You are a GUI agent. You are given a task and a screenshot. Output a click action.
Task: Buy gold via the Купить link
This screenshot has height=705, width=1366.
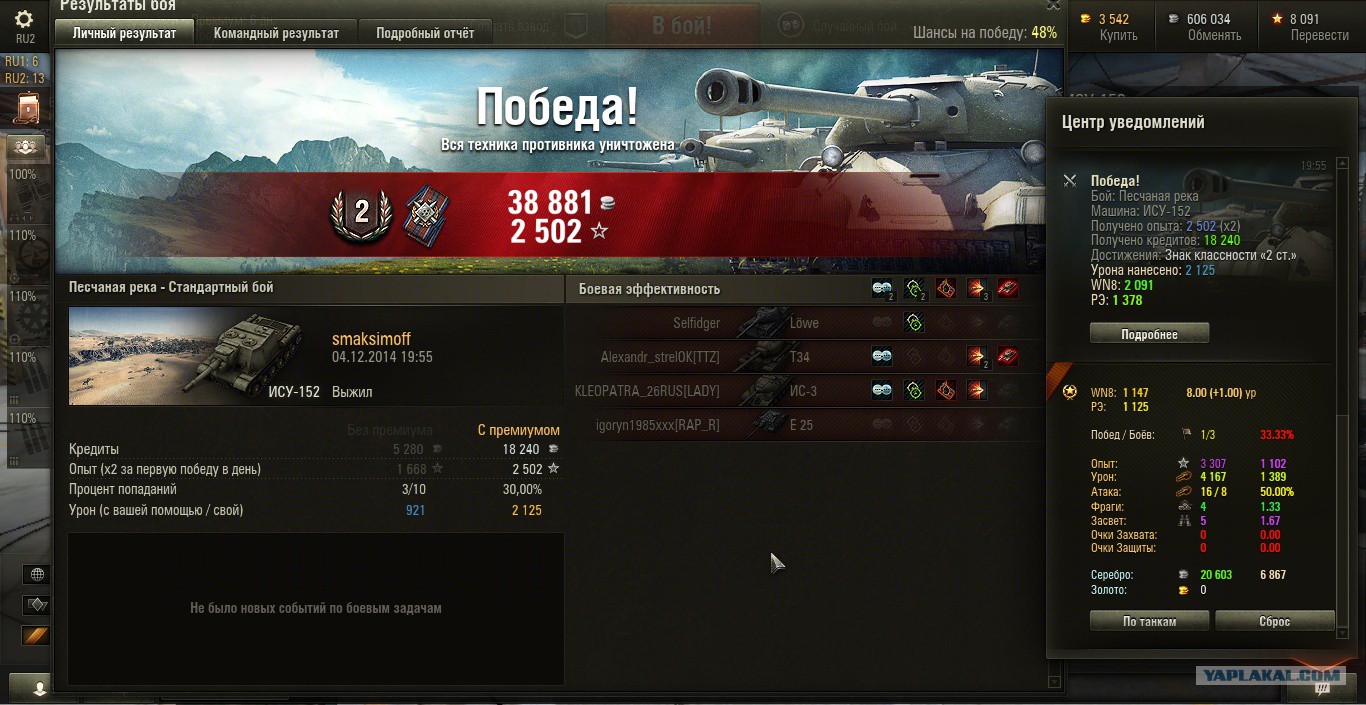pos(1118,35)
